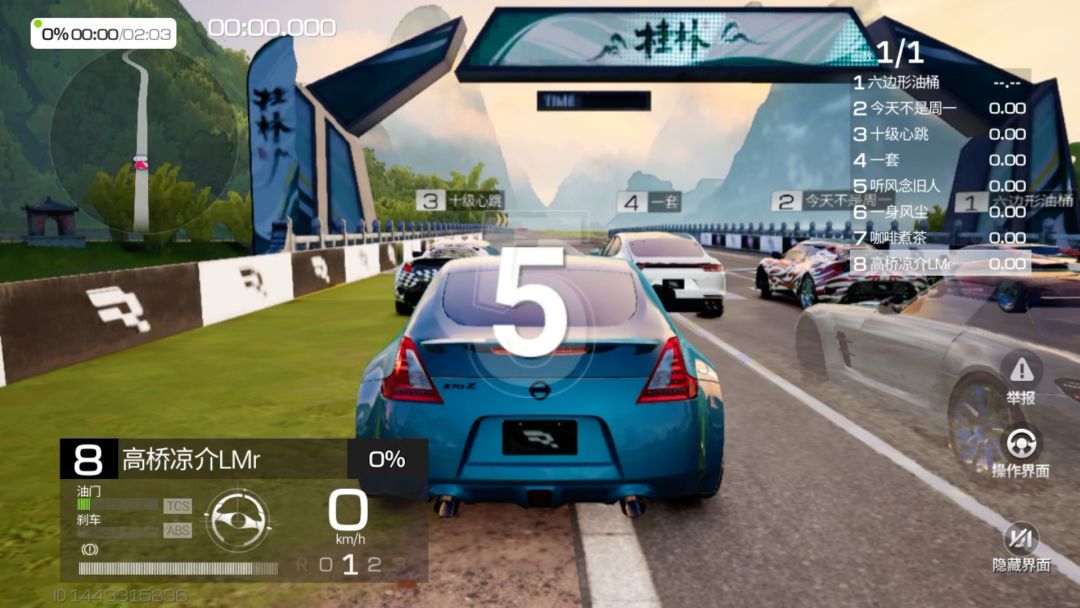This screenshot has width=1080, height=608.
Task: Click the circular track minimap
Action: pyautogui.click(x=142, y=140)
